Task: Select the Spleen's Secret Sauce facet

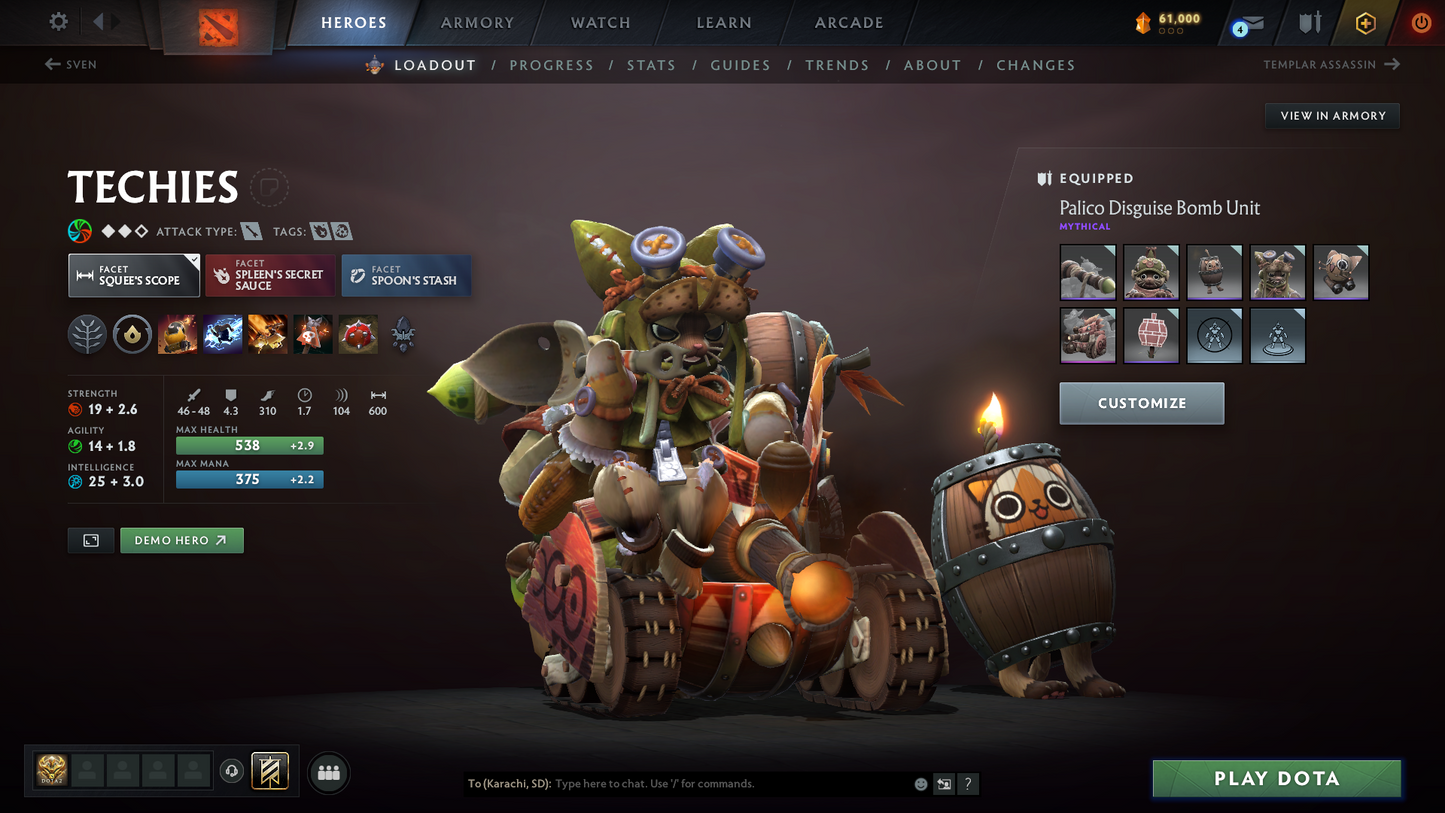Action: click(270, 275)
